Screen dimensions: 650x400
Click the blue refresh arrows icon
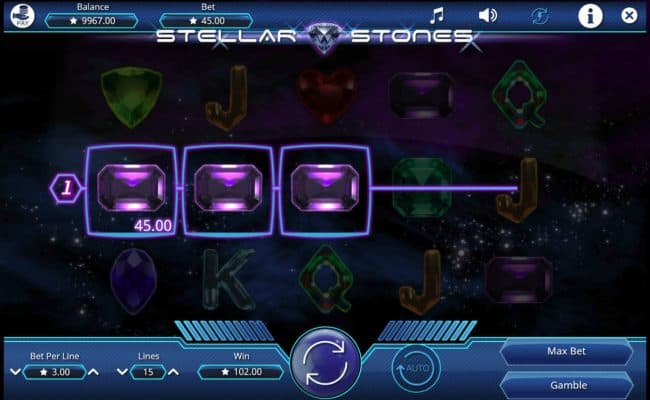(541, 15)
